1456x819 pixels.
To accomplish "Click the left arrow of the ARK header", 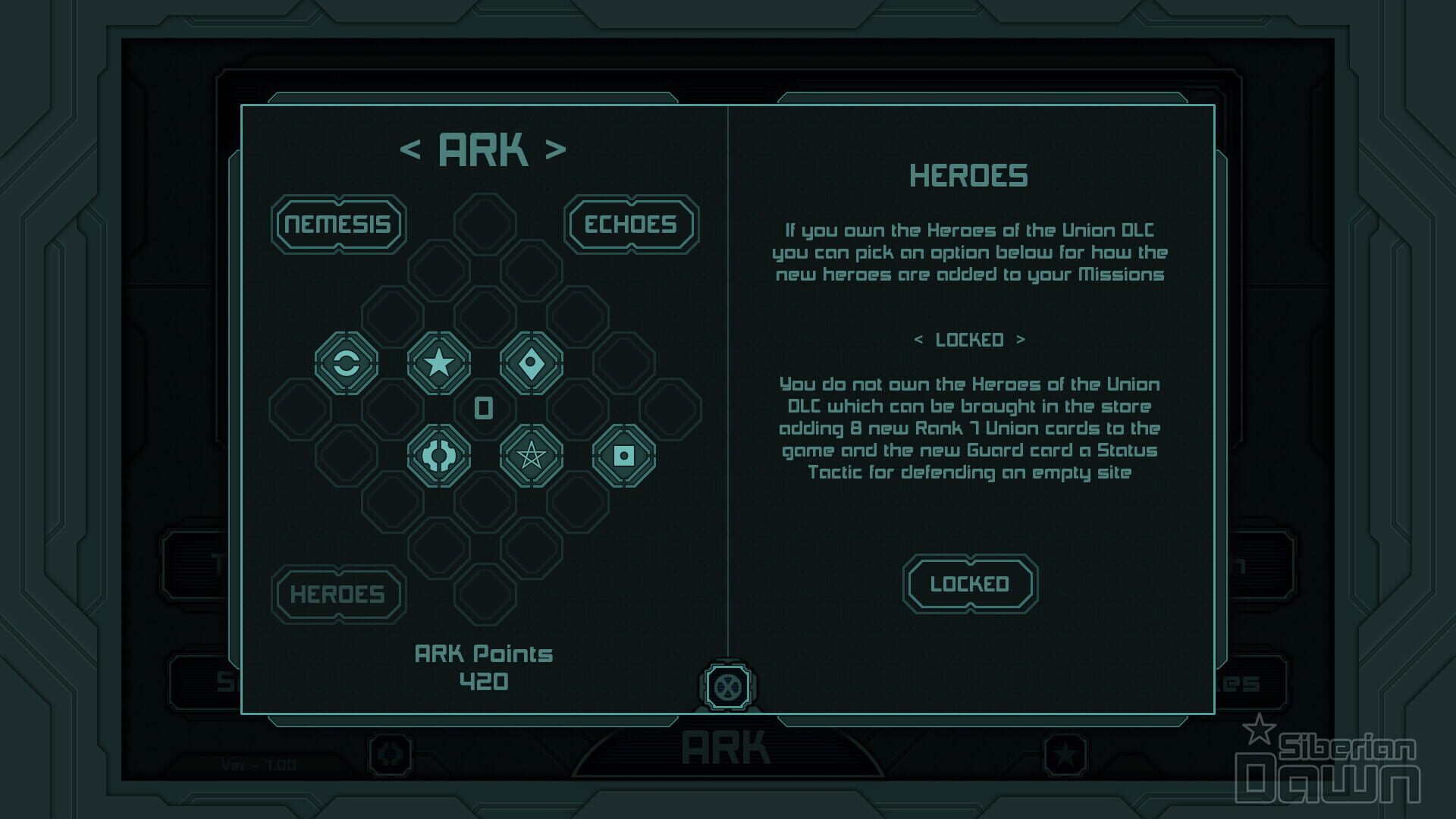I will point(410,149).
